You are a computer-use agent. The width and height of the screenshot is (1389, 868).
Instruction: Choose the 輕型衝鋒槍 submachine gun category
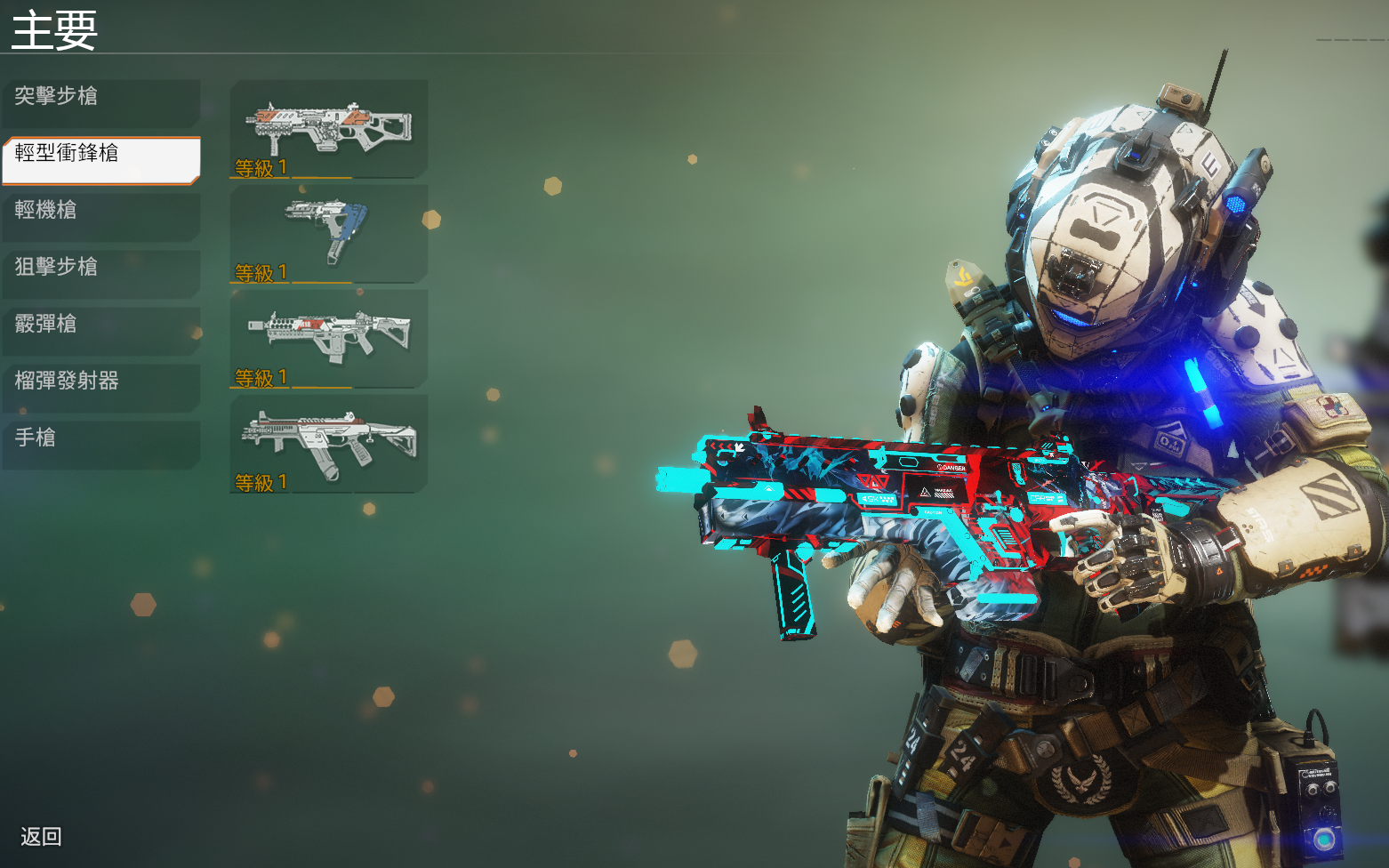click(101, 155)
